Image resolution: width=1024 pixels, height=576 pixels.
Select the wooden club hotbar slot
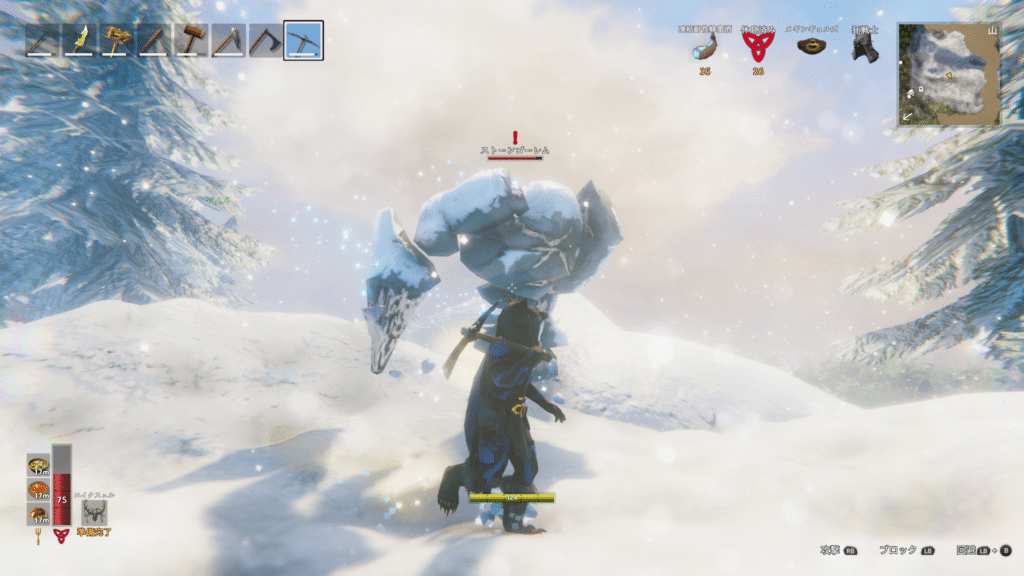point(154,40)
